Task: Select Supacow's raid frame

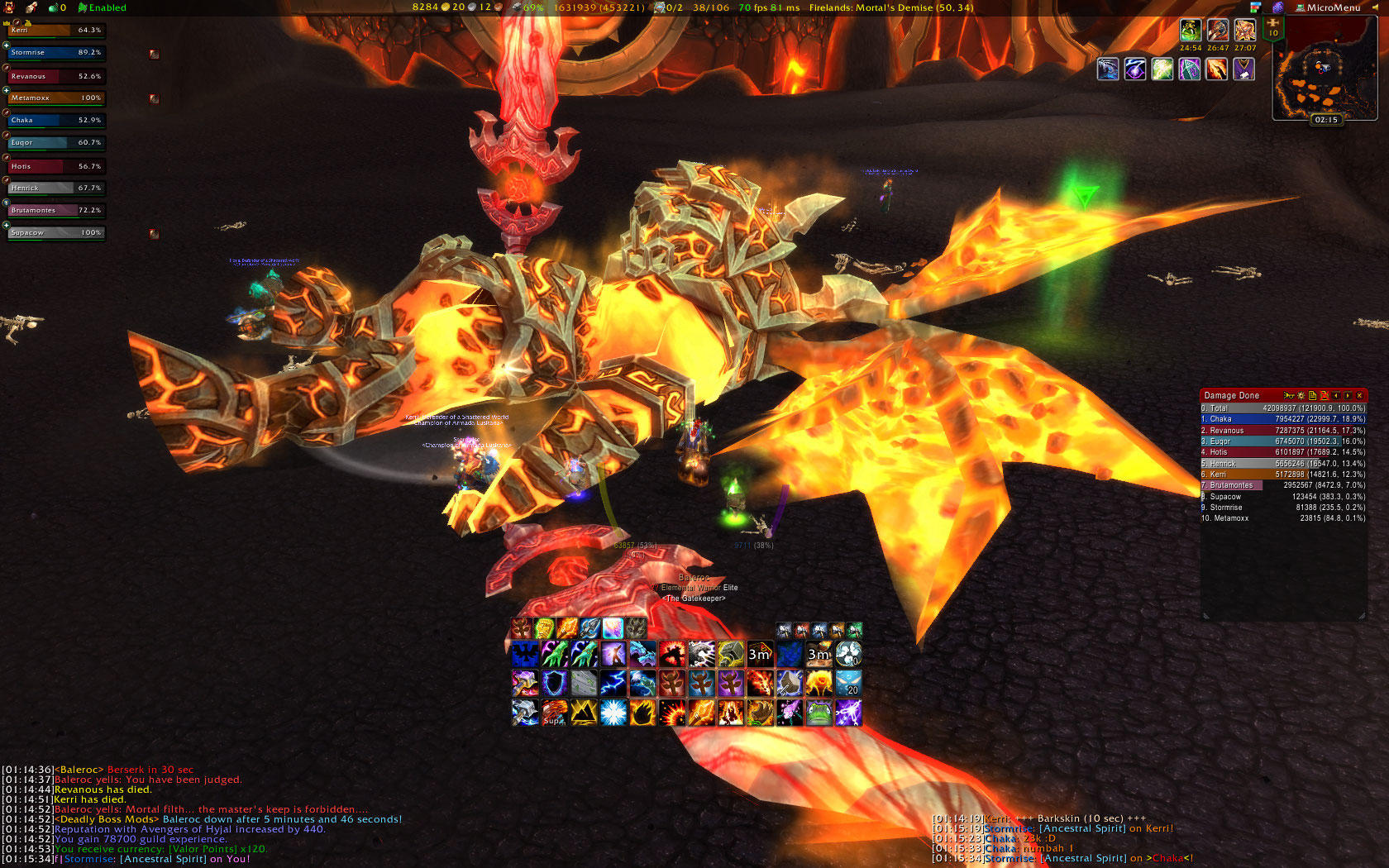Action: pyautogui.click(x=56, y=233)
